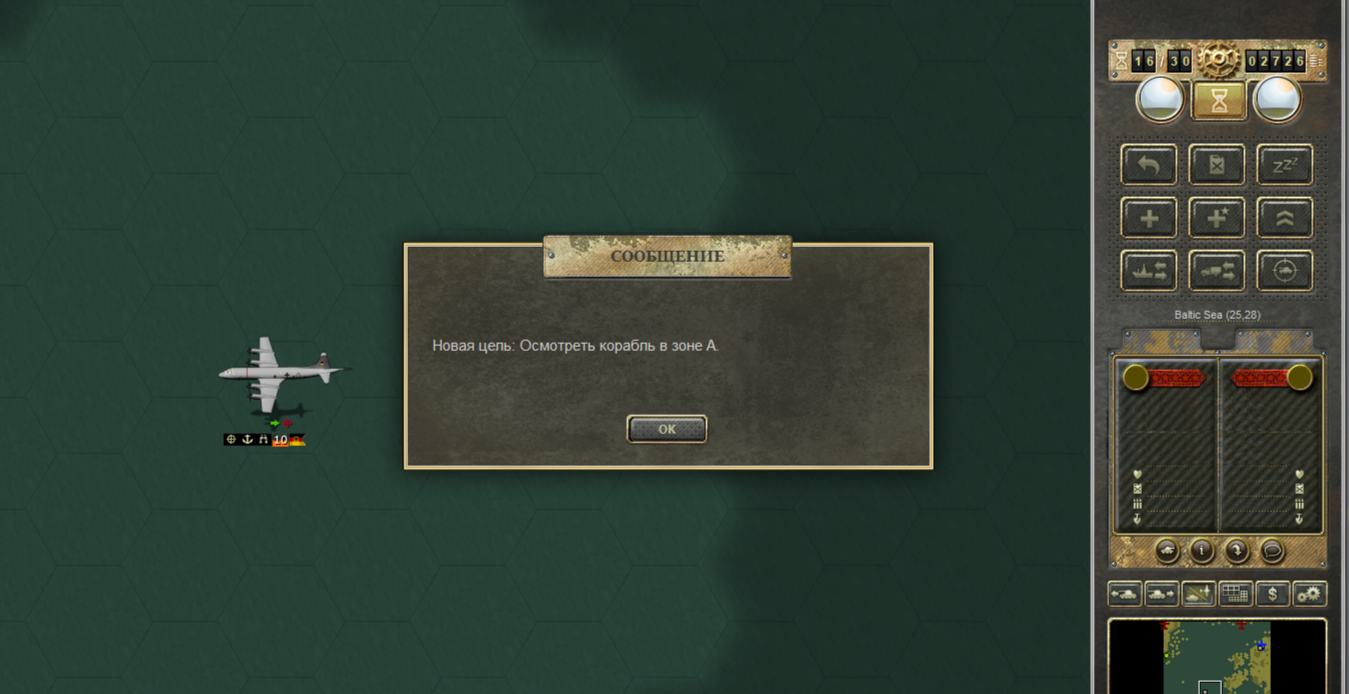The width and height of the screenshot is (1349, 694).
Task: Click the truck mount/dismount button
Action: coord(1217,271)
